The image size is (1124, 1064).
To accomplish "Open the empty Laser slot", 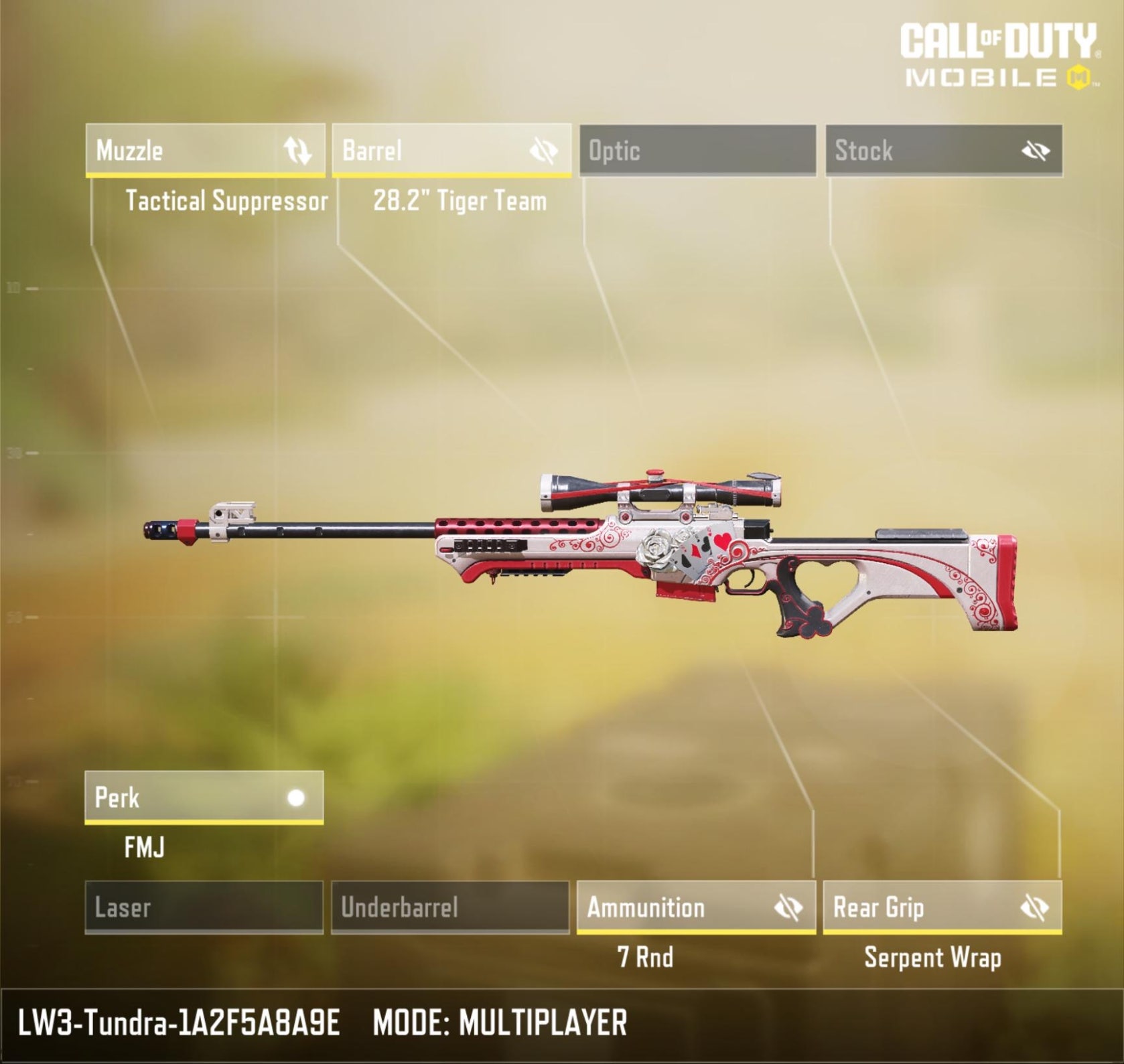I will point(204,907).
